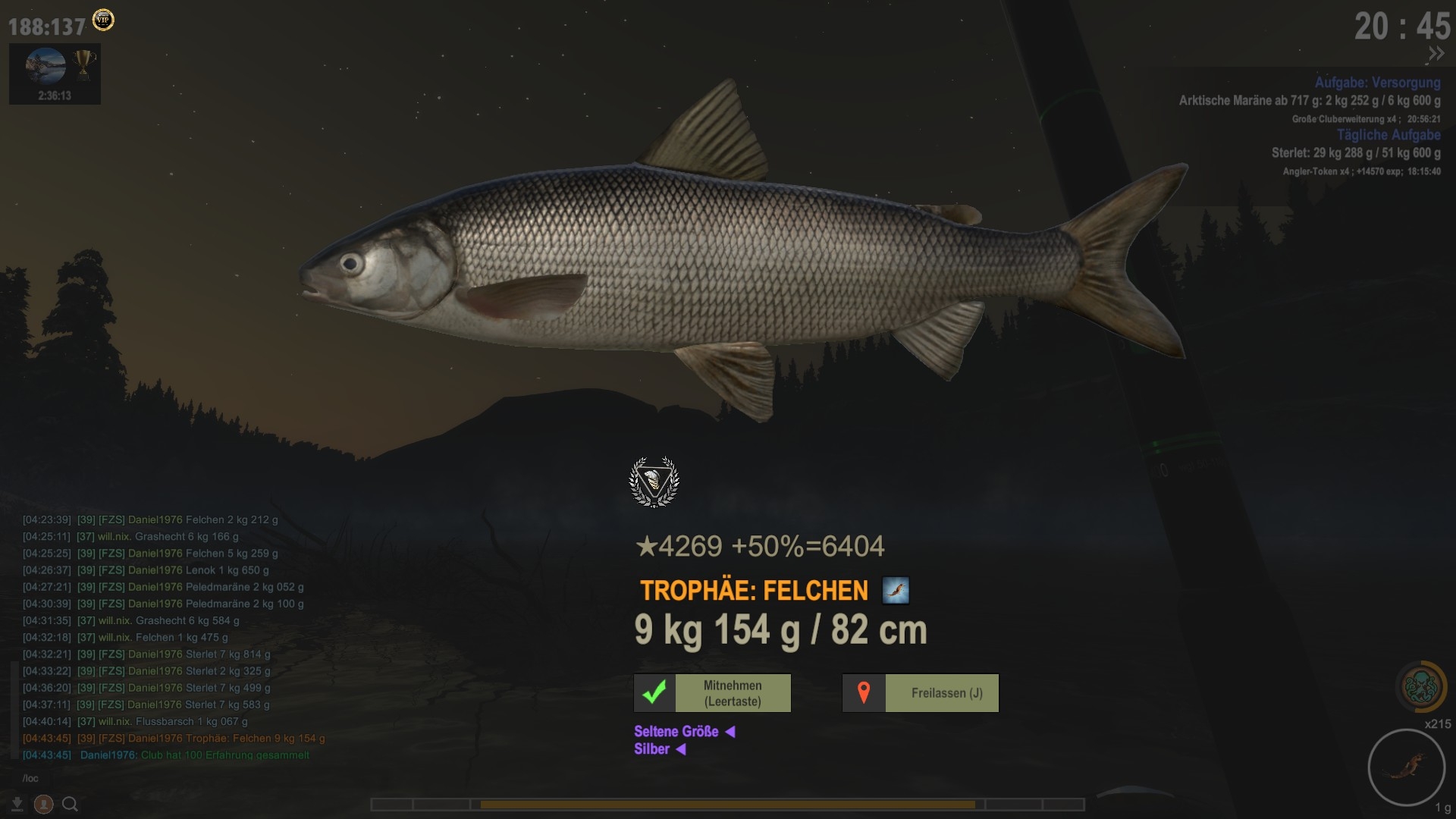Click the gold VIP badge
1456x819 pixels.
103,20
